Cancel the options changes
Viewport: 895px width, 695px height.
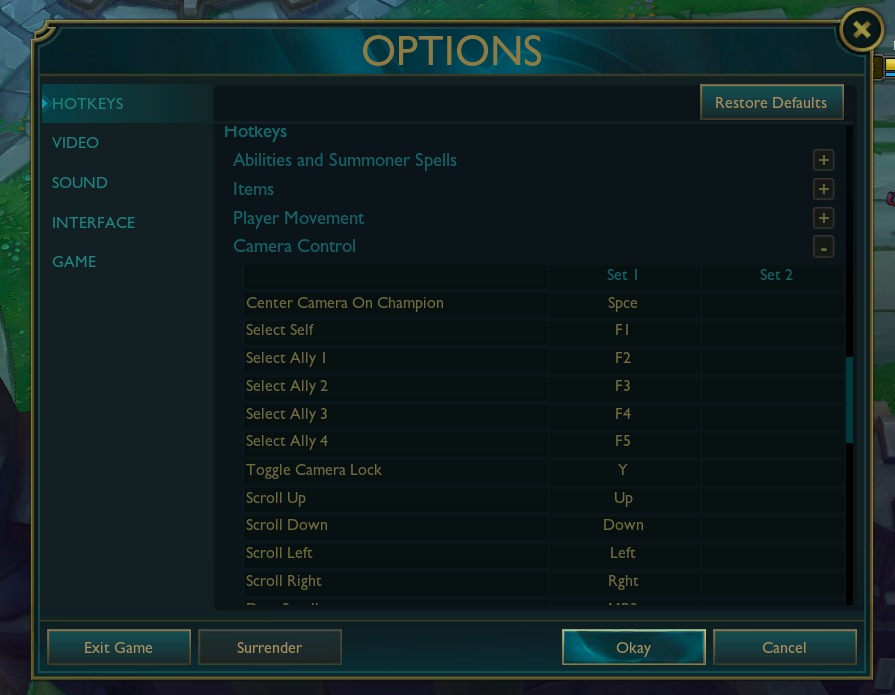[x=784, y=647]
